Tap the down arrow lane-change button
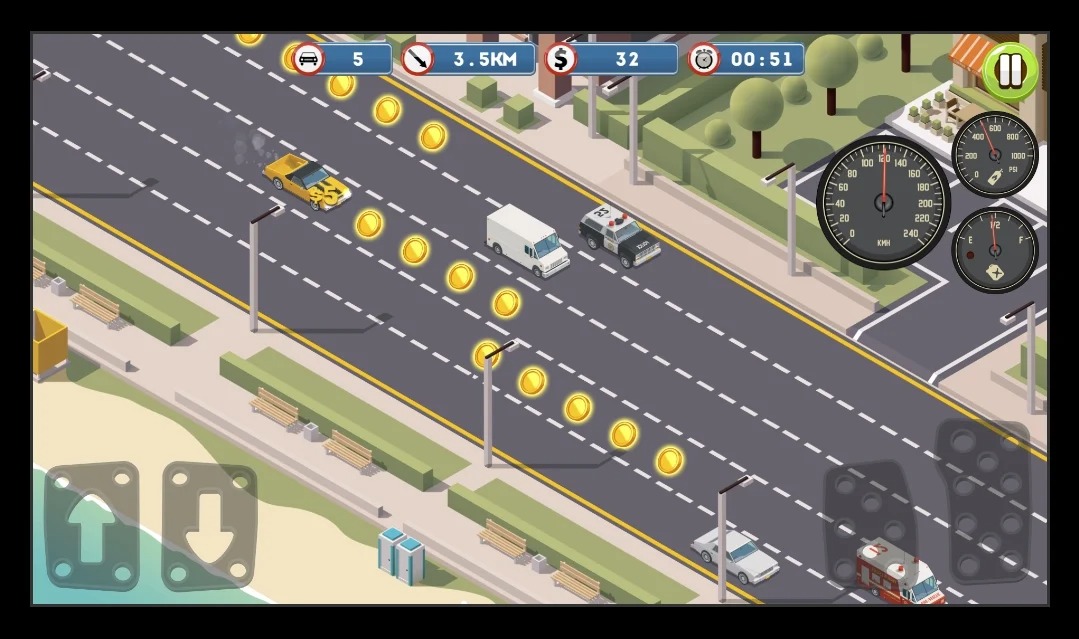The height and width of the screenshot is (639, 1079). point(209,525)
